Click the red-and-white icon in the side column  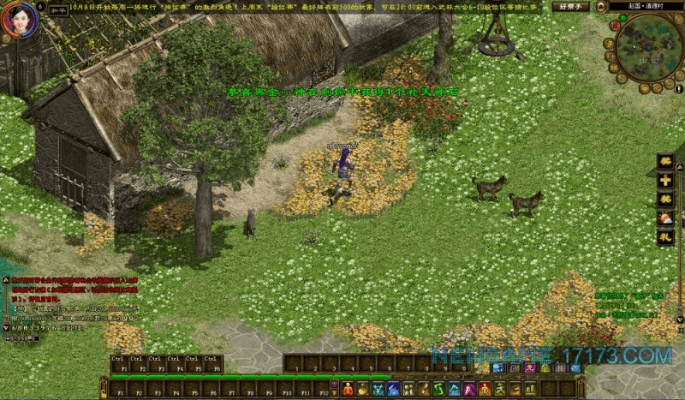pyautogui.click(x=665, y=218)
